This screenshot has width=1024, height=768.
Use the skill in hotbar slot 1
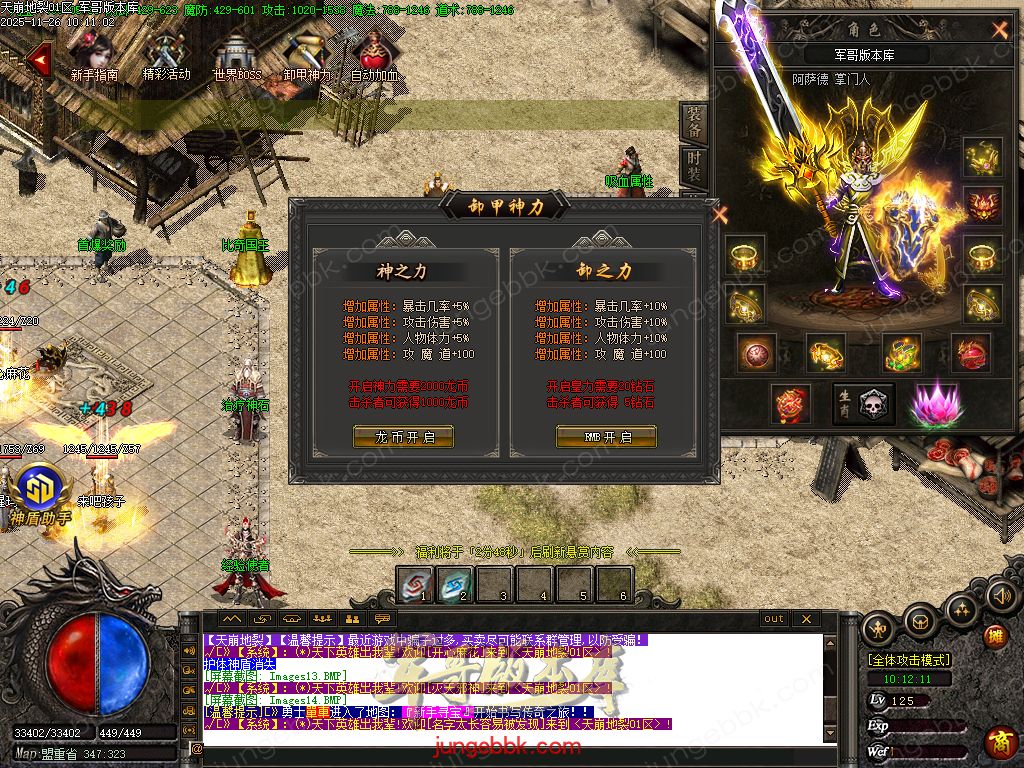click(x=414, y=584)
